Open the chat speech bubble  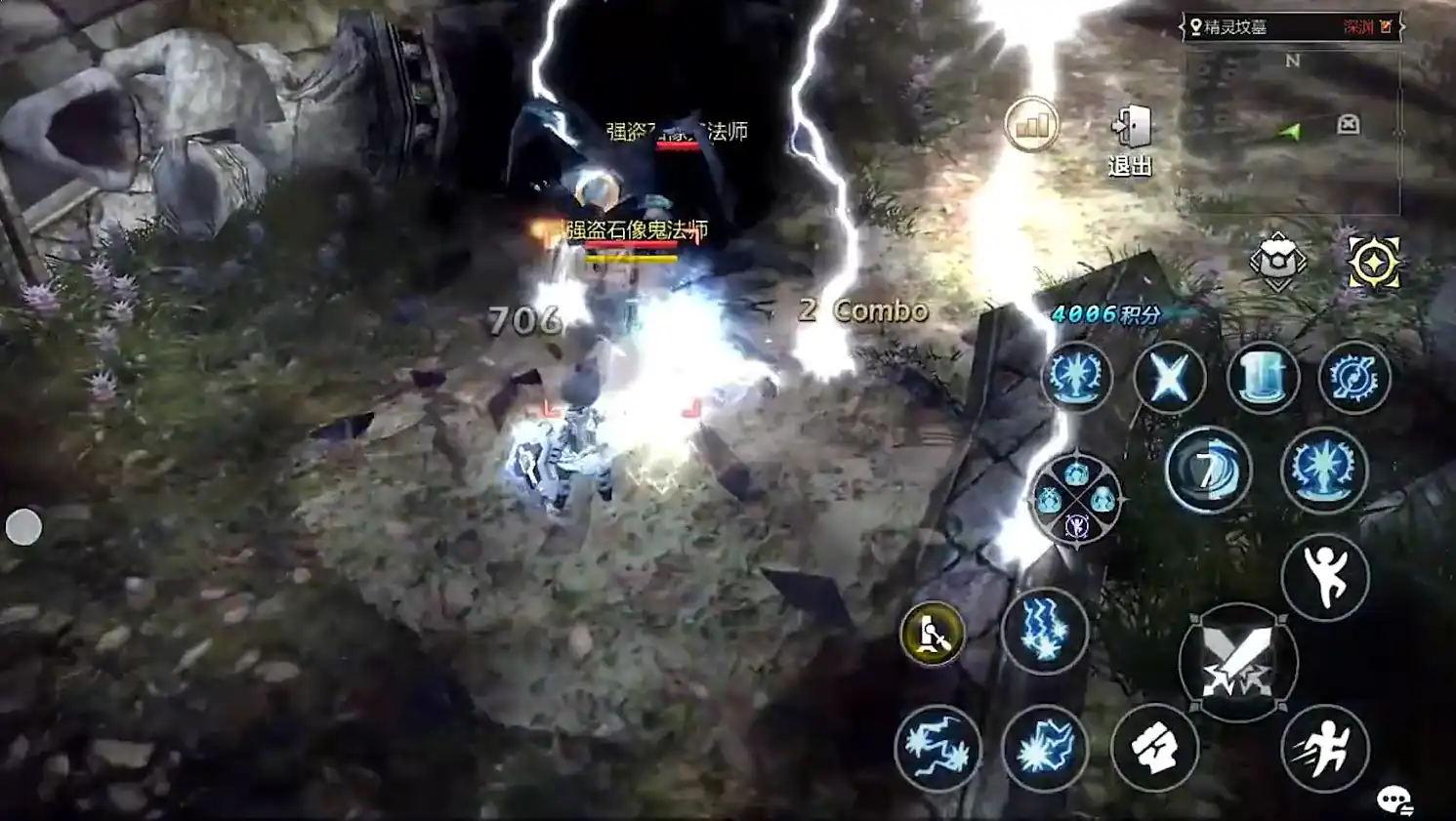pyautogui.click(x=1394, y=800)
